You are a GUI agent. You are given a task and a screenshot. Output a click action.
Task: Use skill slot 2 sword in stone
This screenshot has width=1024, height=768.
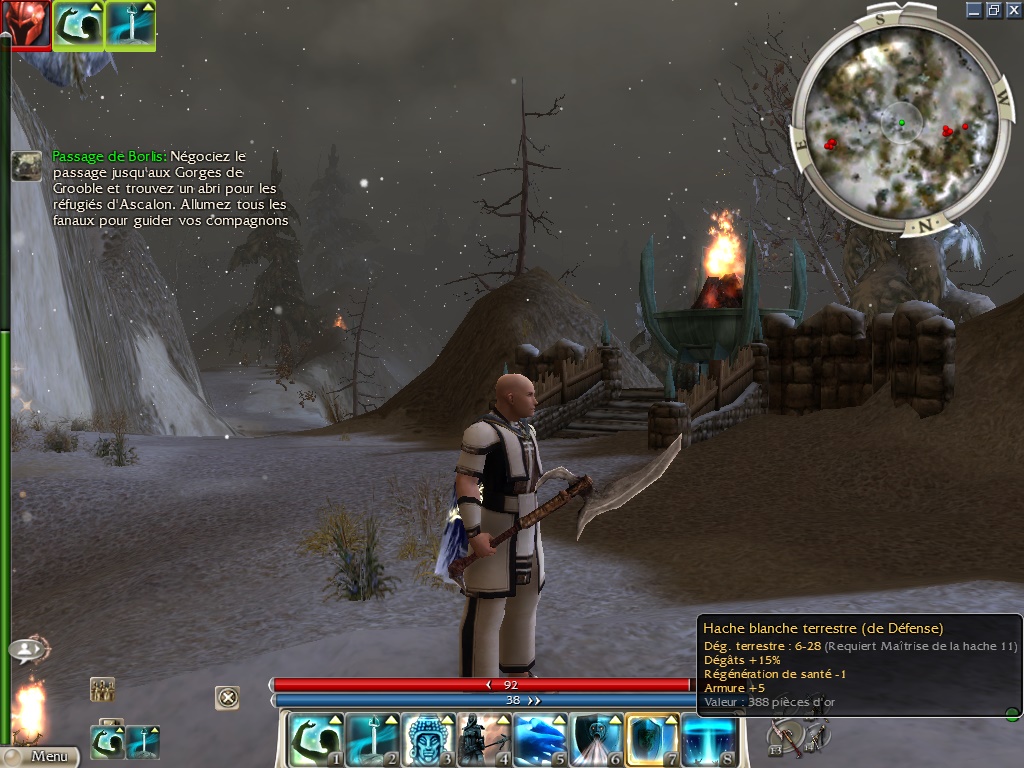point(369,741)
